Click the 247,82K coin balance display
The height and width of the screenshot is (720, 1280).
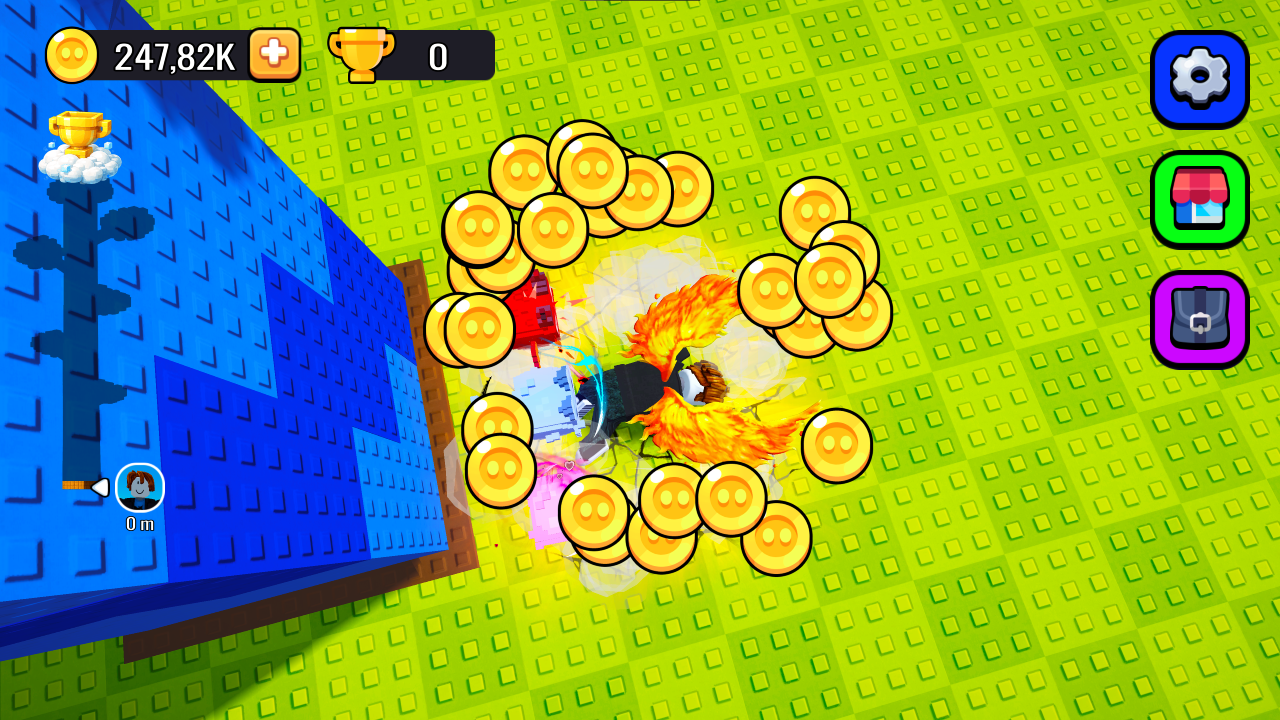click(x=175, y=55)
